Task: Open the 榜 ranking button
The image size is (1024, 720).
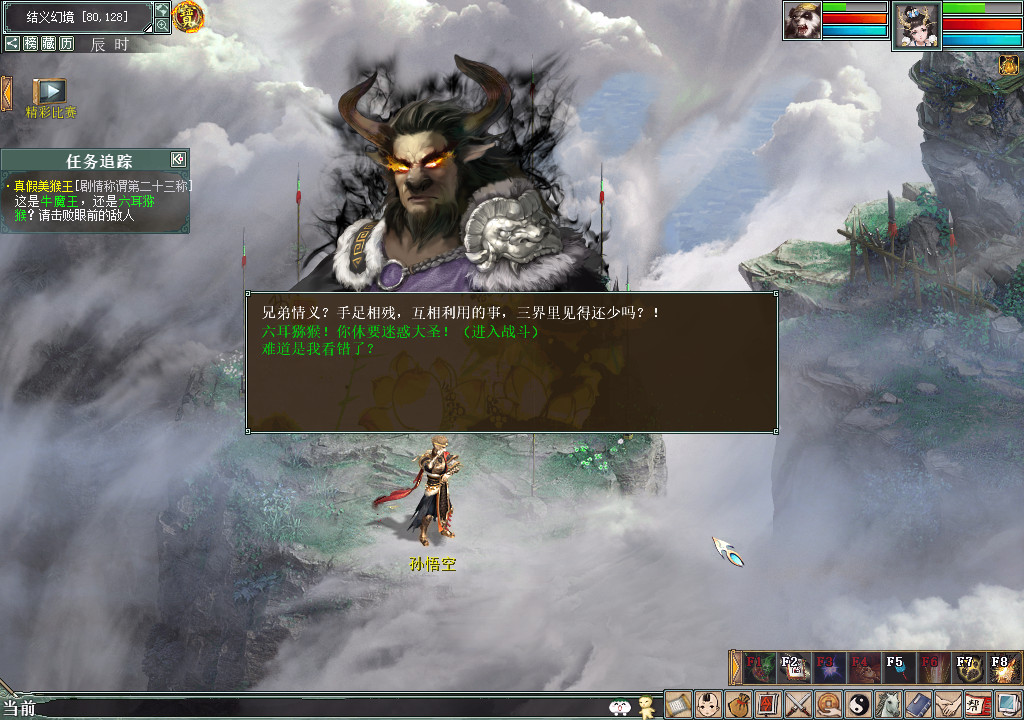Action: coord(30,44)
